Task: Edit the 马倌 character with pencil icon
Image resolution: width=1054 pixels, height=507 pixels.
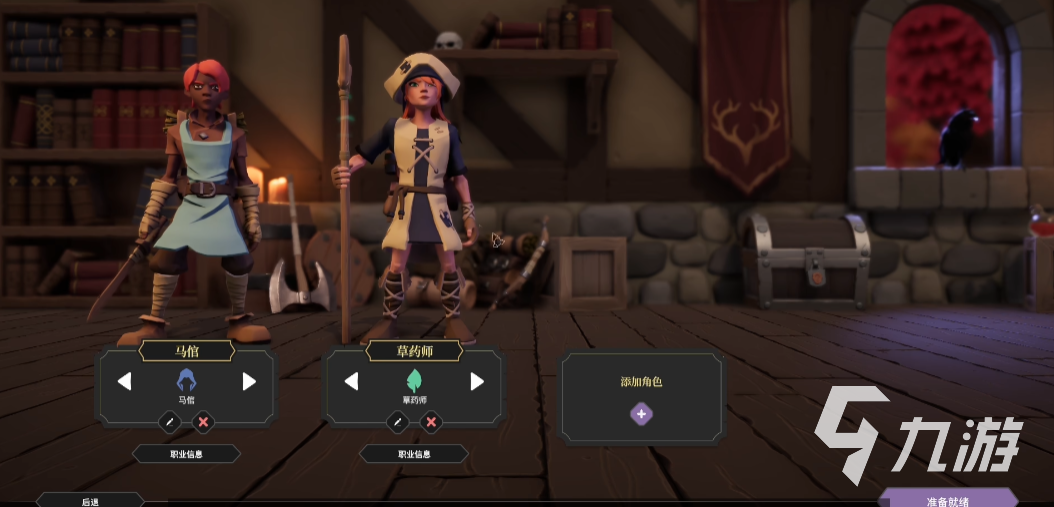Action: point(170,422)
